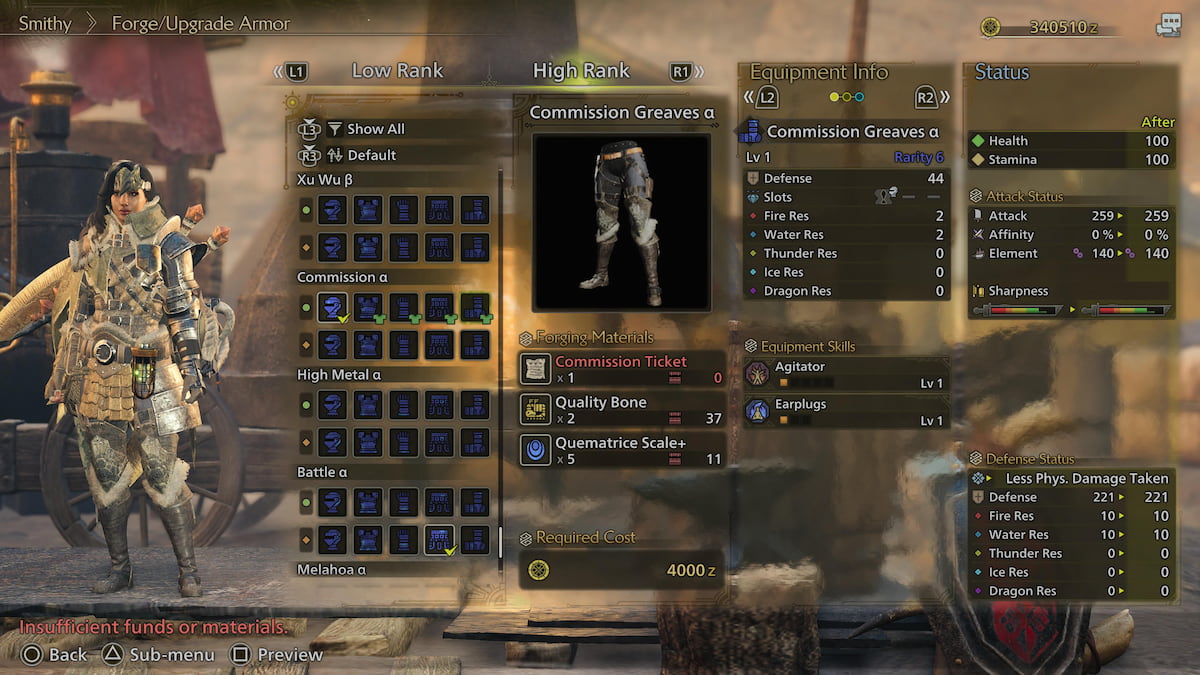Pick the green-highlighted Commission α greaves icon
Viewport: 1200px width, 675px height.
[x=475, y=307]
